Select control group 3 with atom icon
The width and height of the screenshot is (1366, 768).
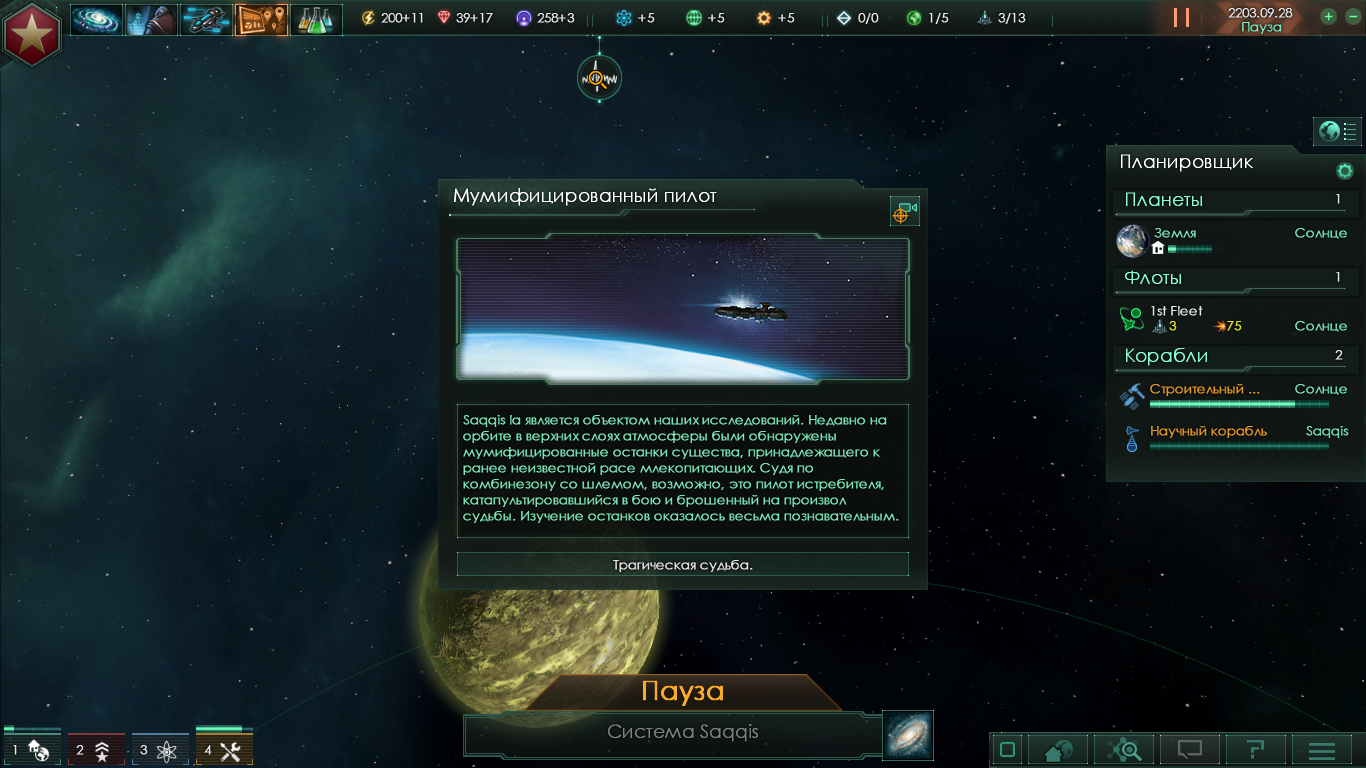[x=159, y=750]
